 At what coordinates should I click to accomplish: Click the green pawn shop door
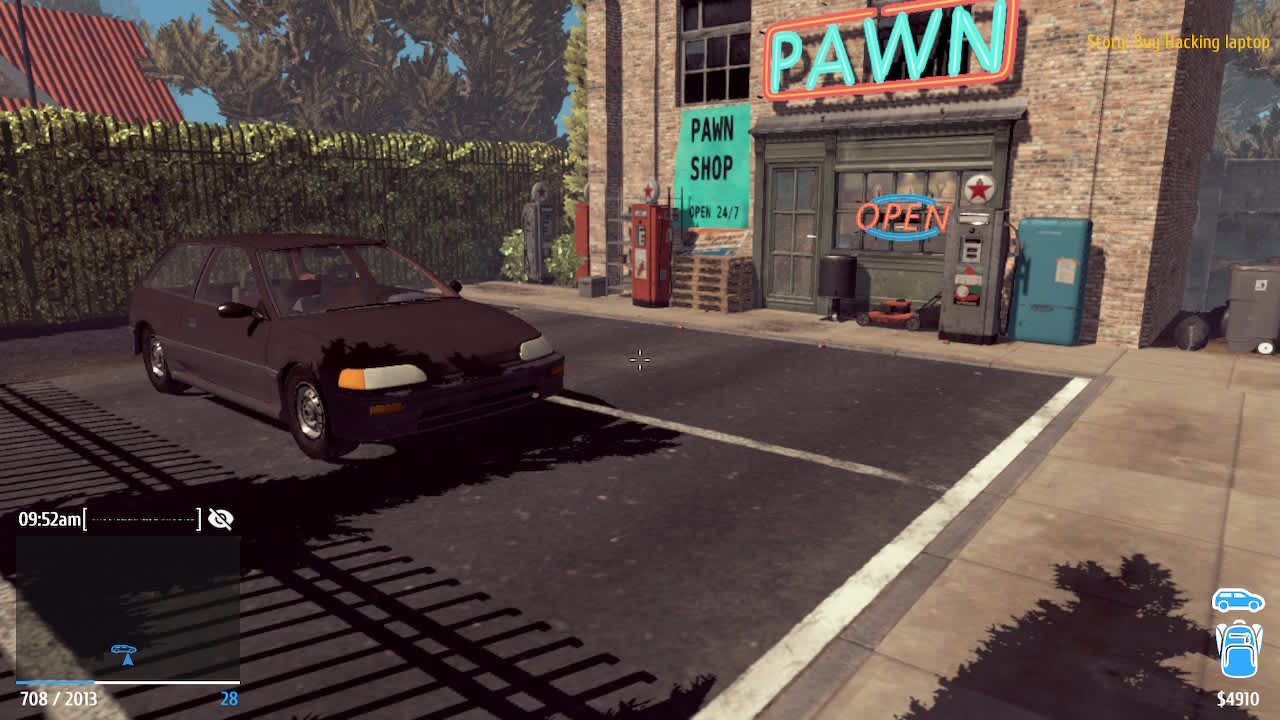click(x=795, y=230)
